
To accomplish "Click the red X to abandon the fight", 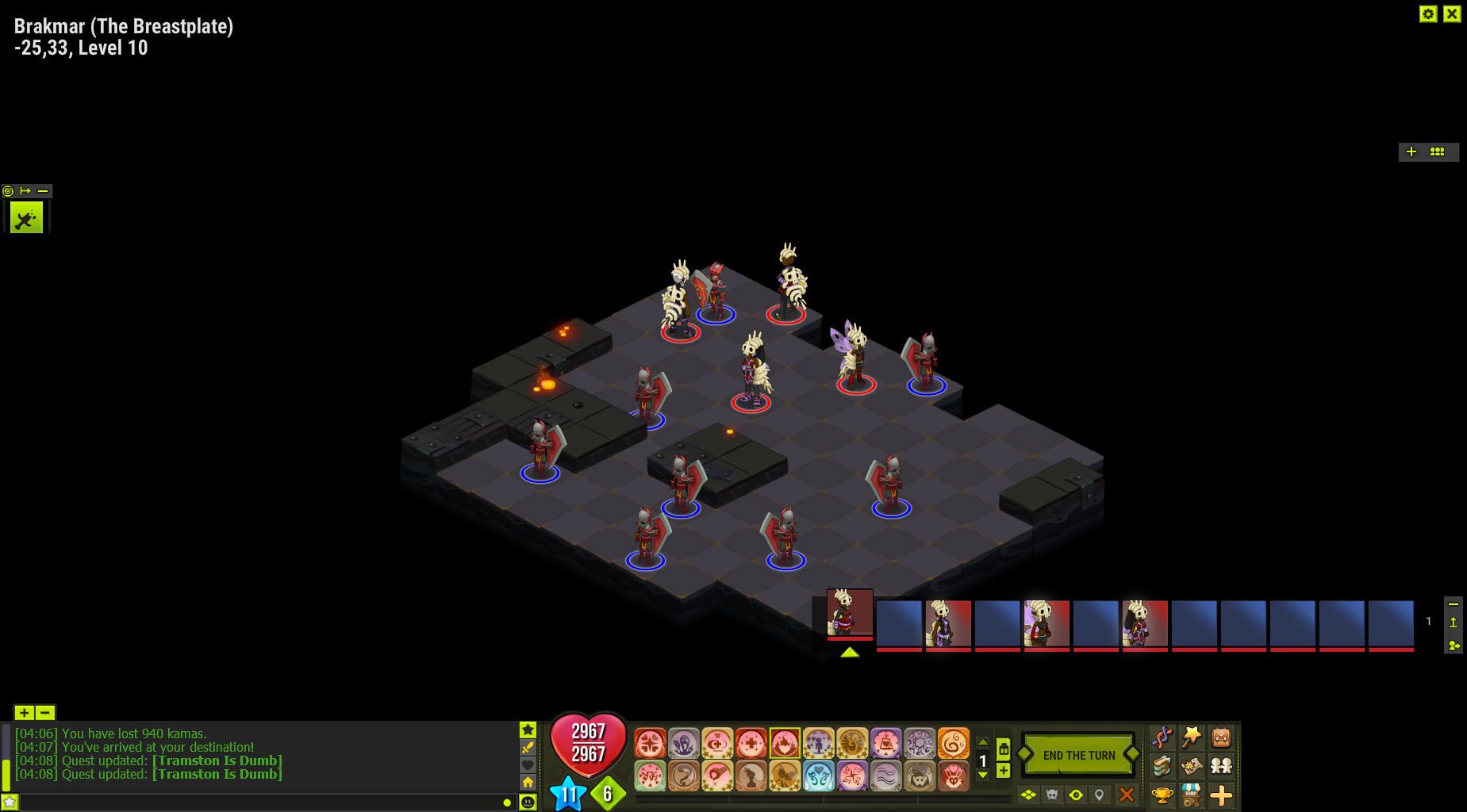I will (1126, 795).
